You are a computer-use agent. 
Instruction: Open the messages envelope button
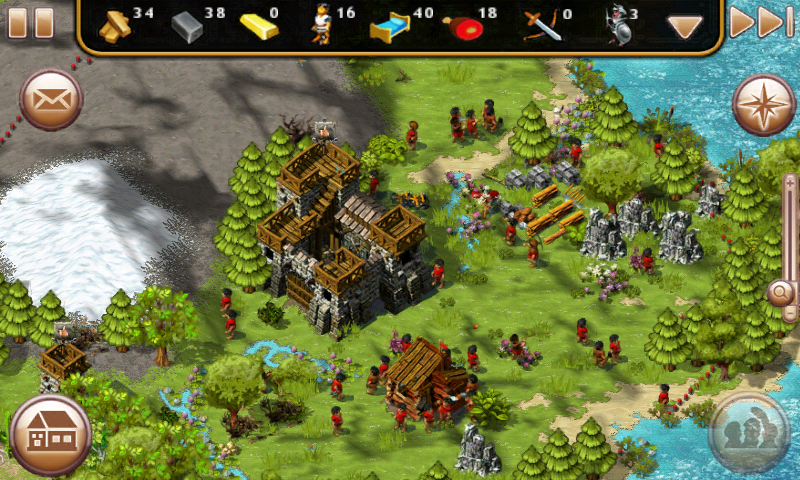pos(51,100)
